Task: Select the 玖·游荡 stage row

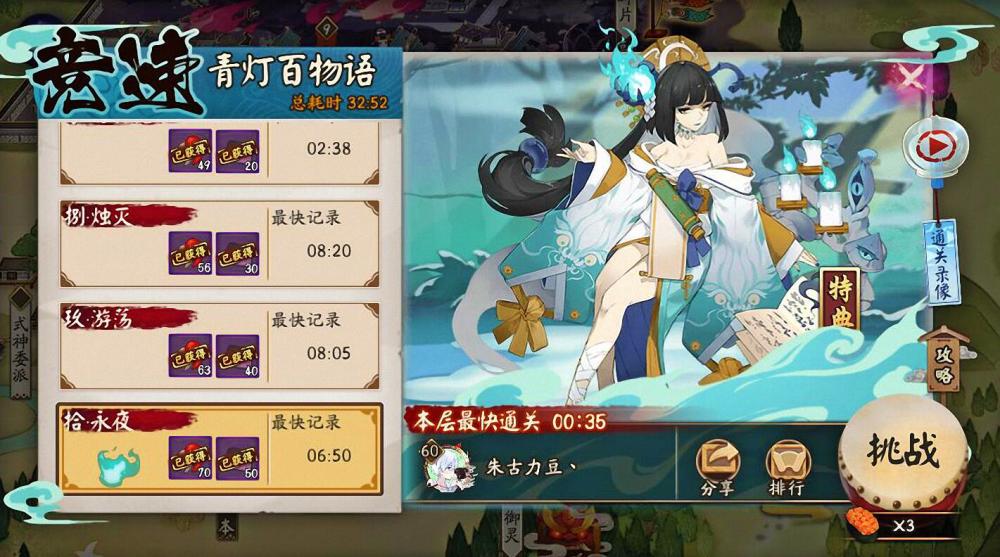Action: click(219, 346)
